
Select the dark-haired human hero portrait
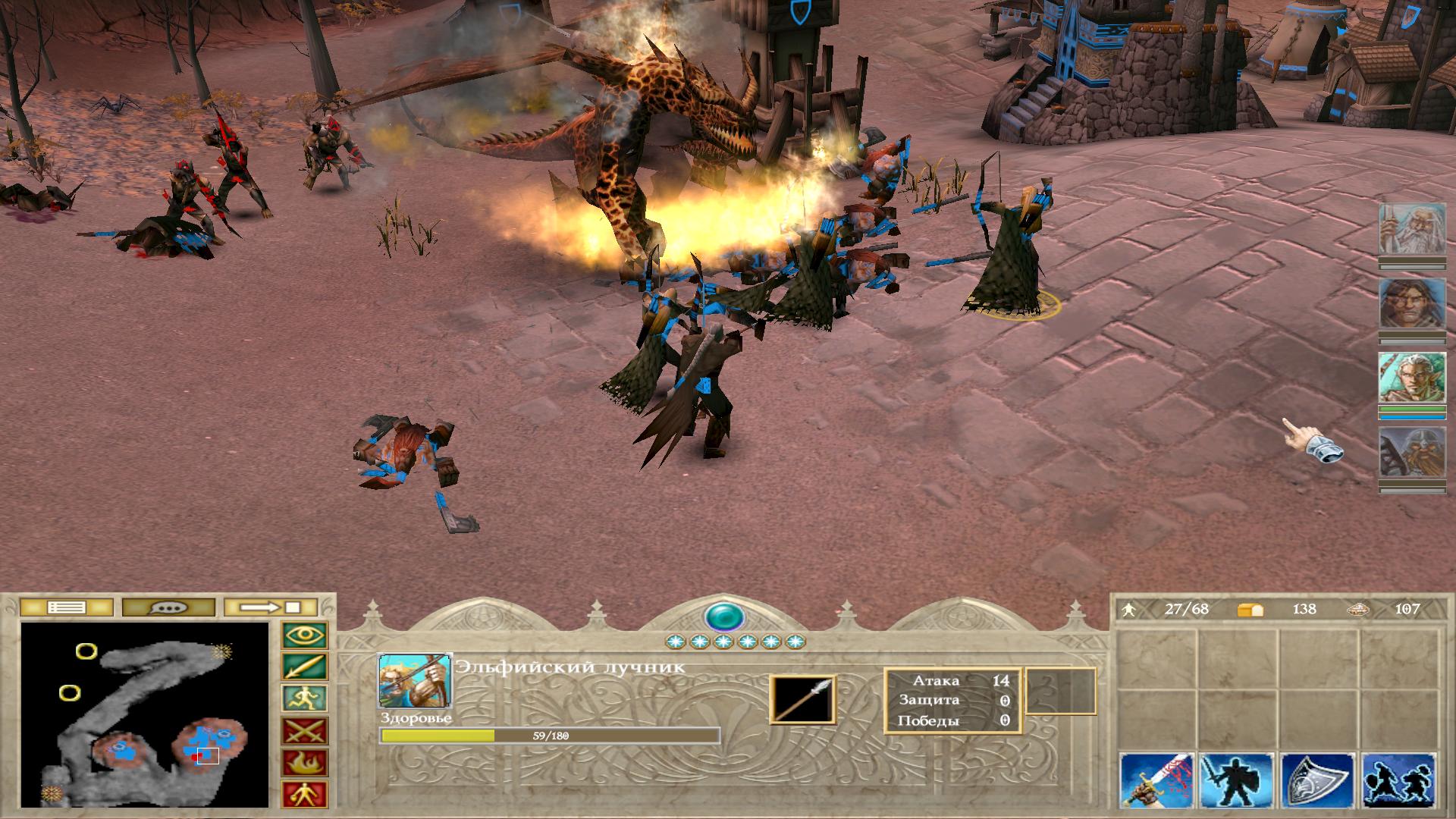(x=1401, y=303)
